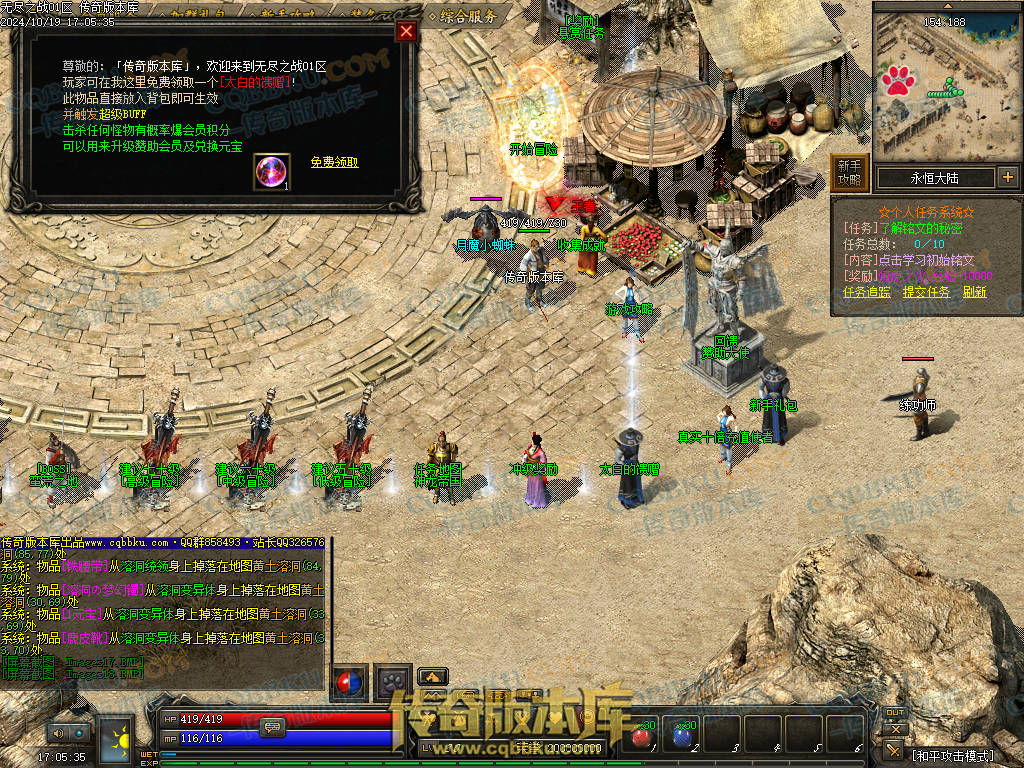Viewport: 1024px width, 768px height.
Task: Select the purple orb reward item
Action: pyautogui.click(x=271, y=172)
